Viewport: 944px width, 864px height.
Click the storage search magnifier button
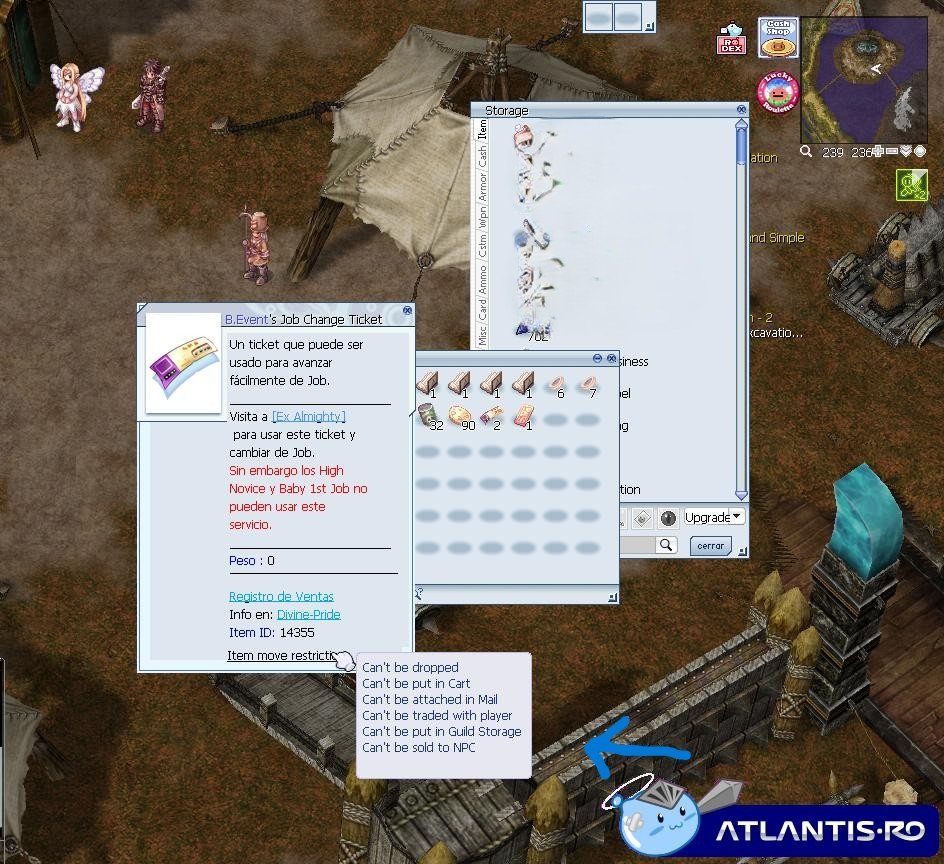(666, 545)
